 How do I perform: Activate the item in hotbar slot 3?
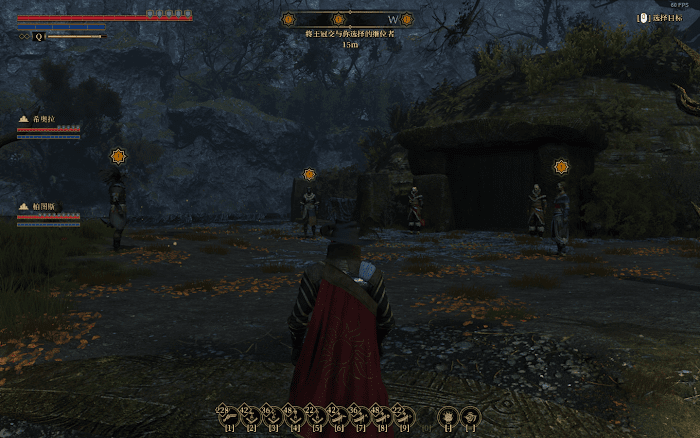coord(272,414)
